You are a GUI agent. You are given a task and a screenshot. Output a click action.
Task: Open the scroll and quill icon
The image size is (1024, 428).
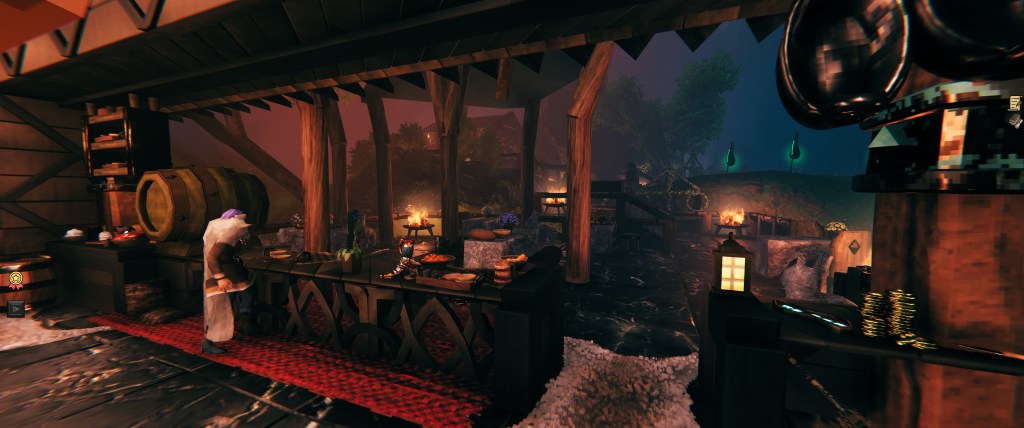pos(1016,103)
